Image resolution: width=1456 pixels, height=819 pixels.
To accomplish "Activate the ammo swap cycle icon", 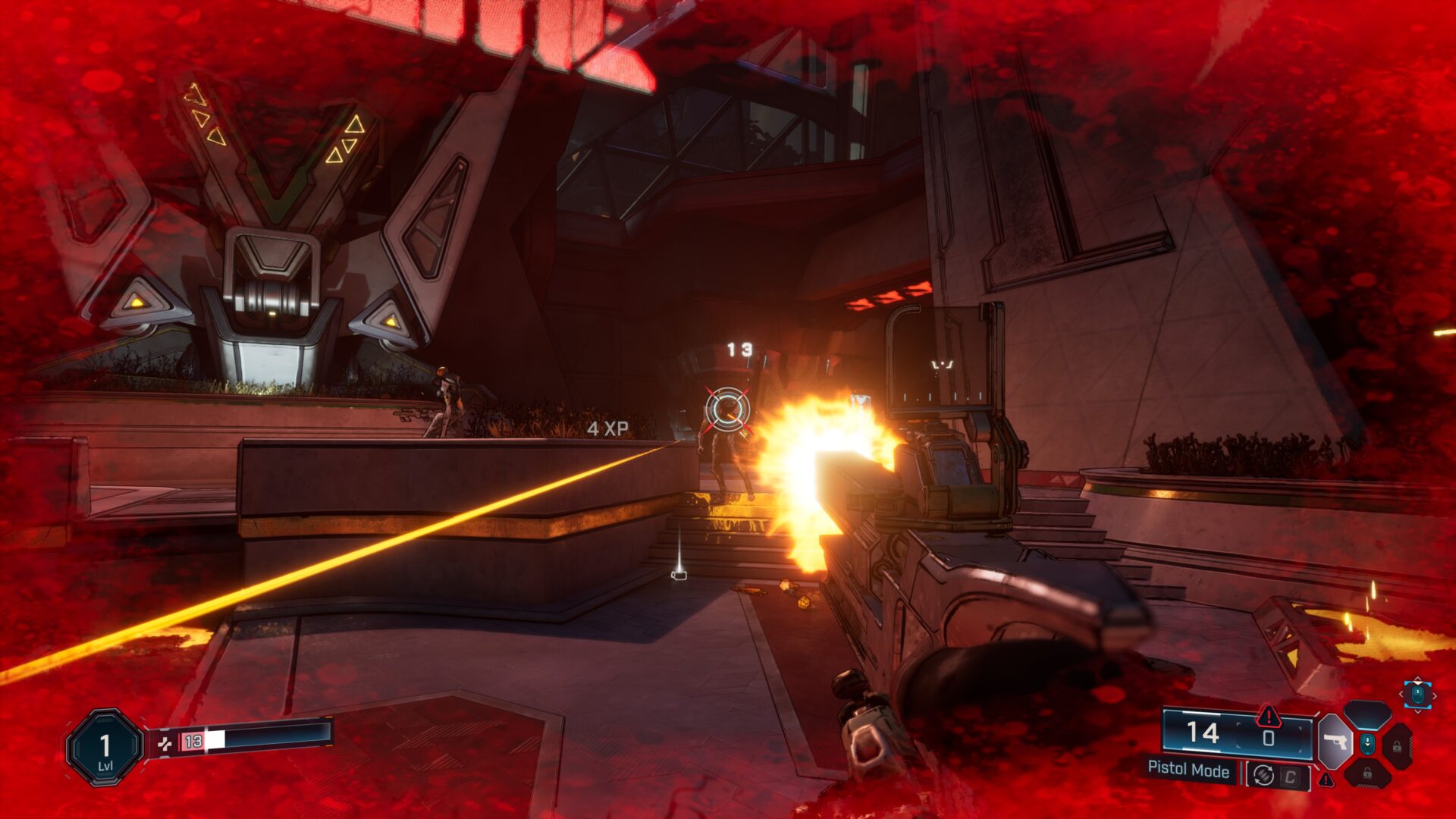I will 1263,775.
